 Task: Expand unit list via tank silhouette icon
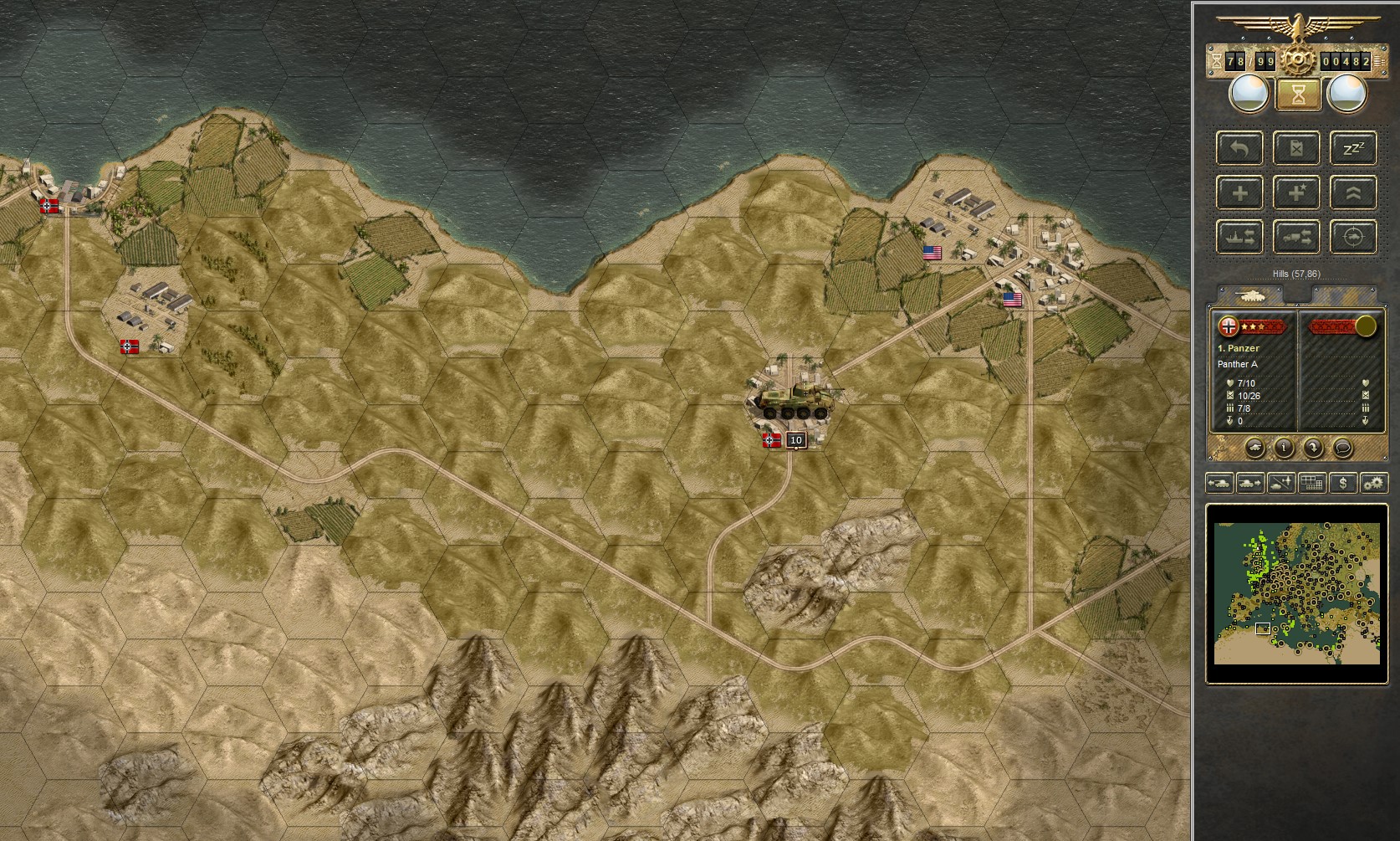pyautogui.click(x=1255, y=449)
